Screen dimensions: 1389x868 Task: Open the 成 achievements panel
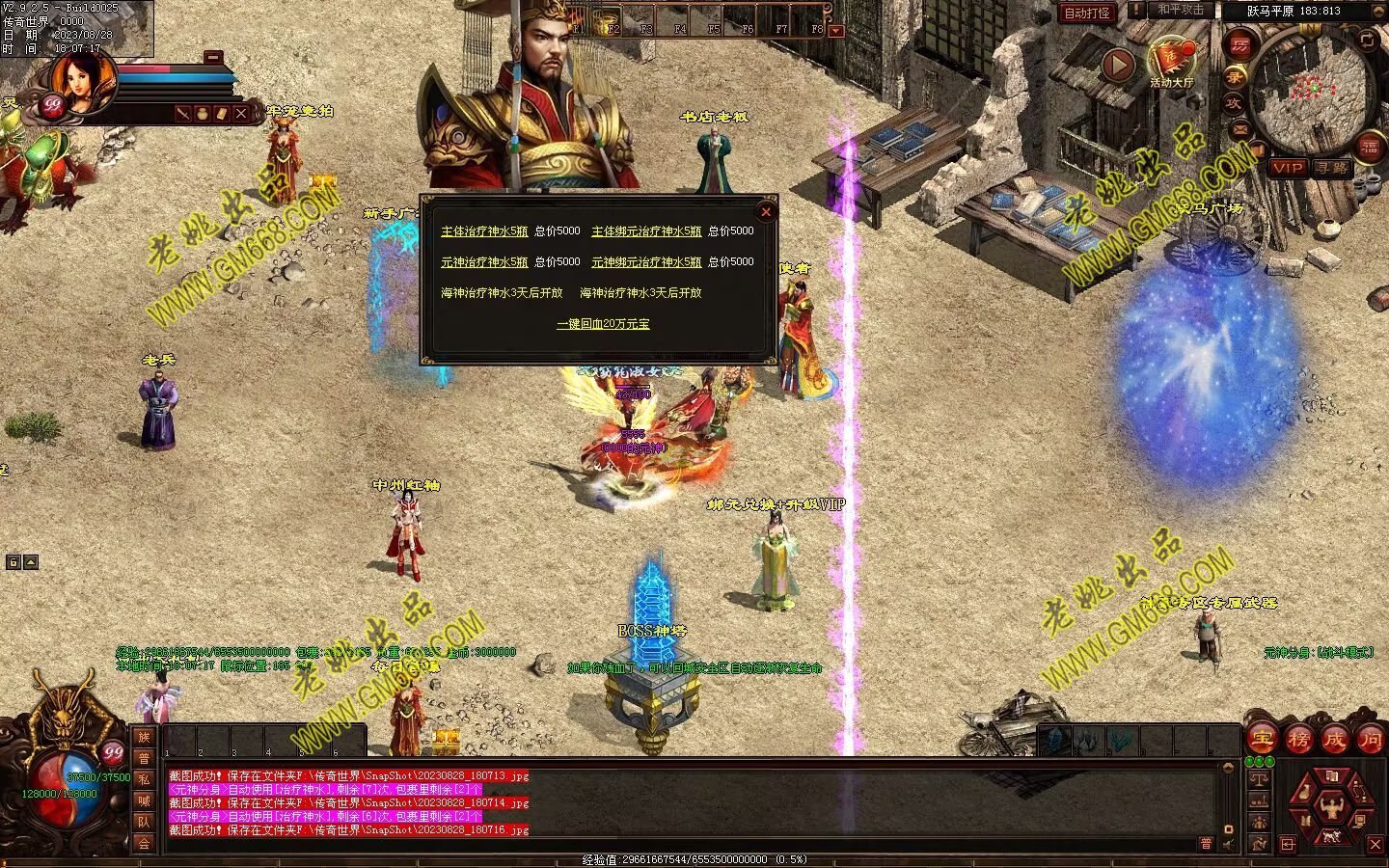[1335, 740]
